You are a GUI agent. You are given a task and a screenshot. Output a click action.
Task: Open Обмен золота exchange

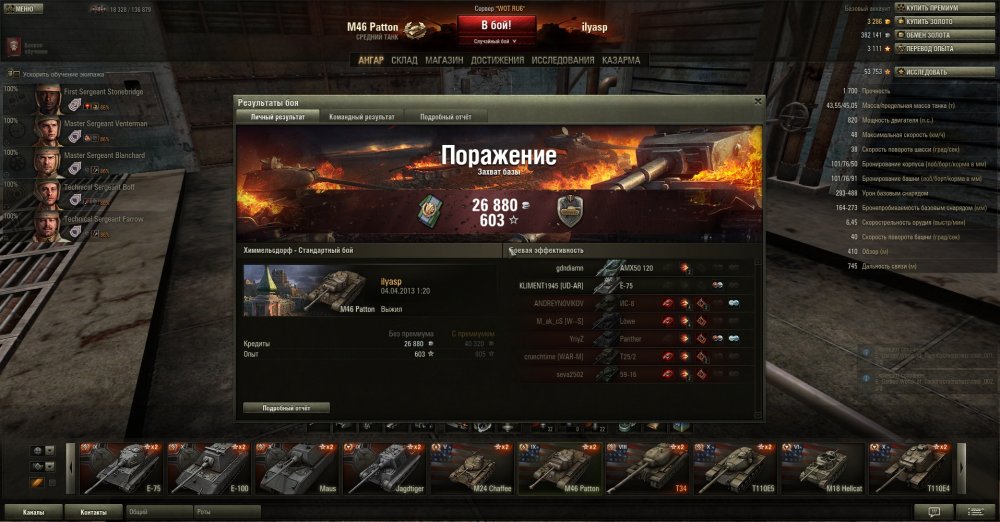[x=928, y=34]
